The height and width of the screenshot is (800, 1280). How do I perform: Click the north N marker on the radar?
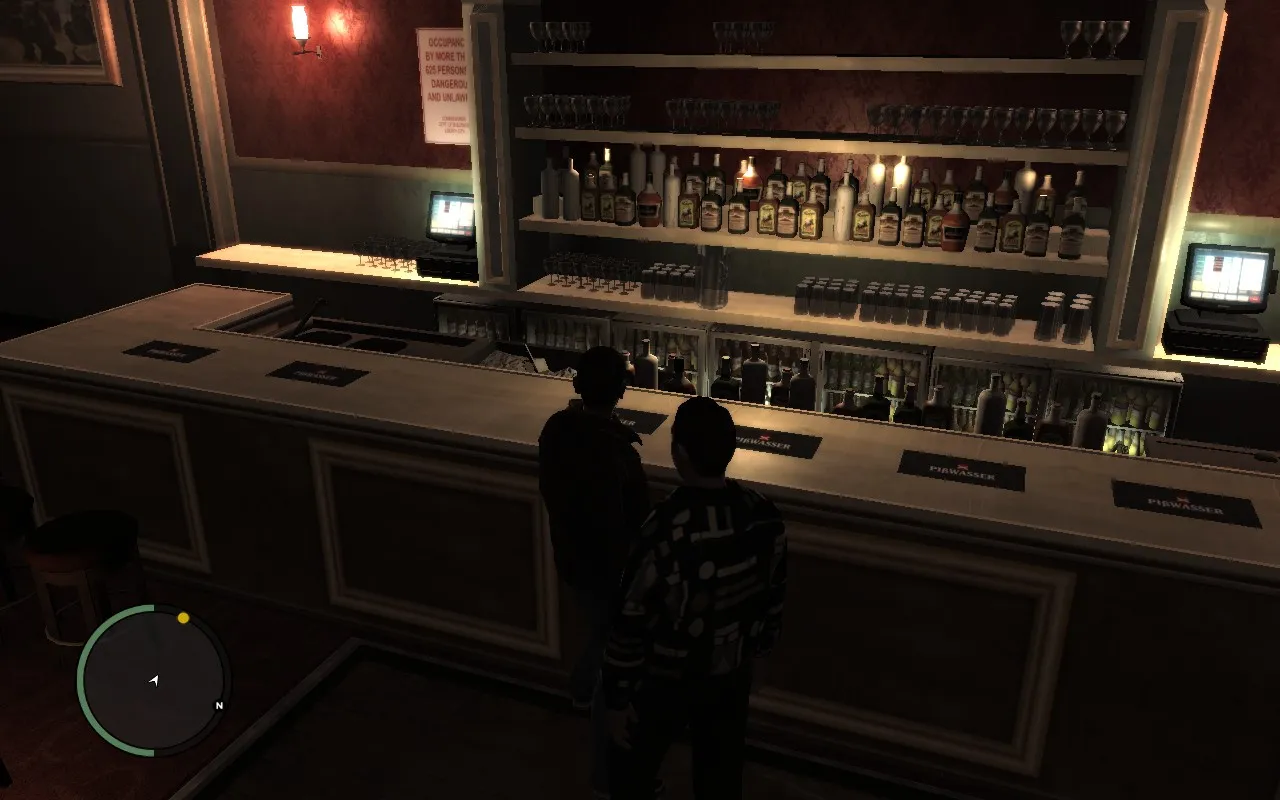tap(219, 706)
